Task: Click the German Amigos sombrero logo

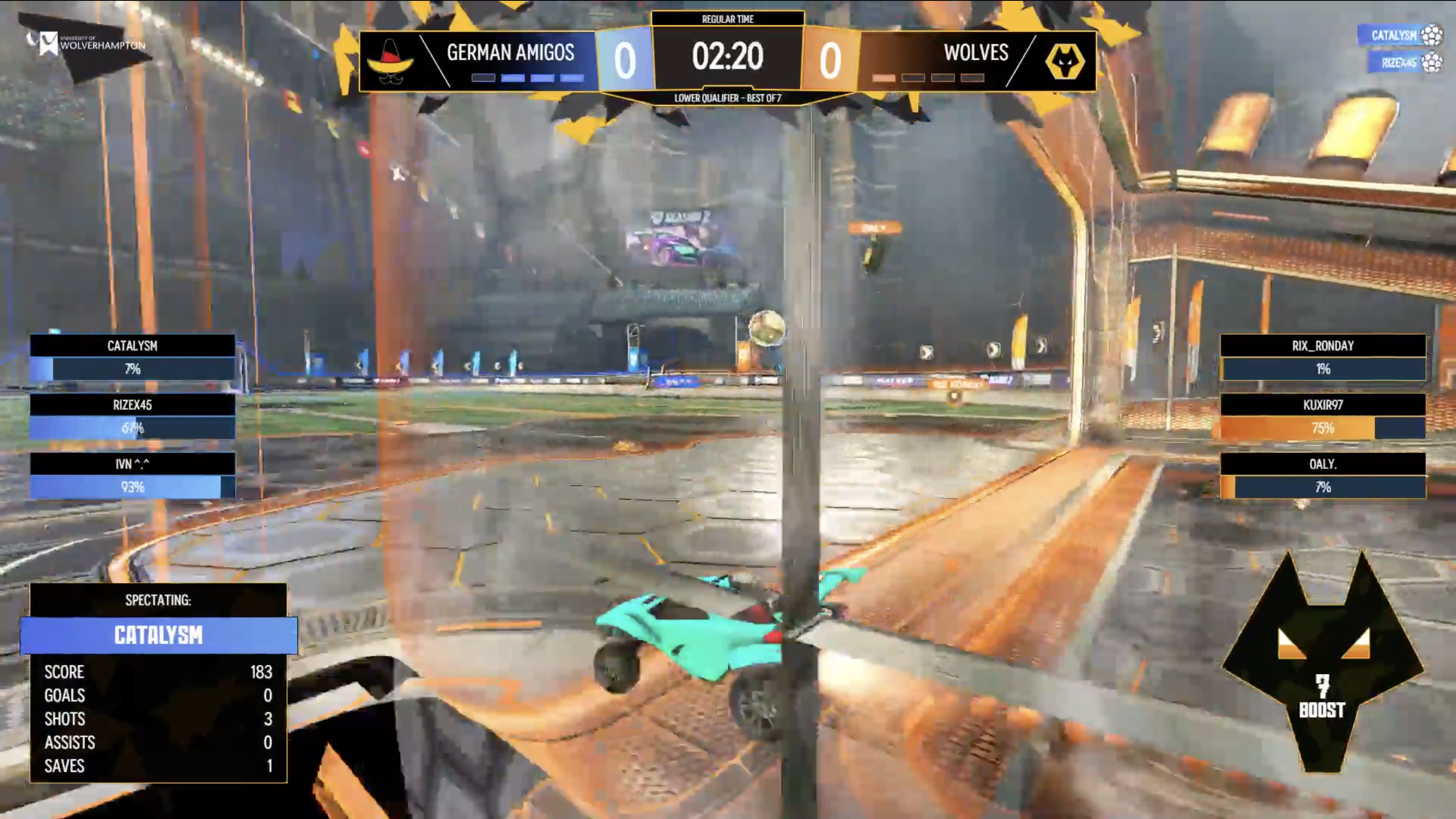Action: (390, 61)
